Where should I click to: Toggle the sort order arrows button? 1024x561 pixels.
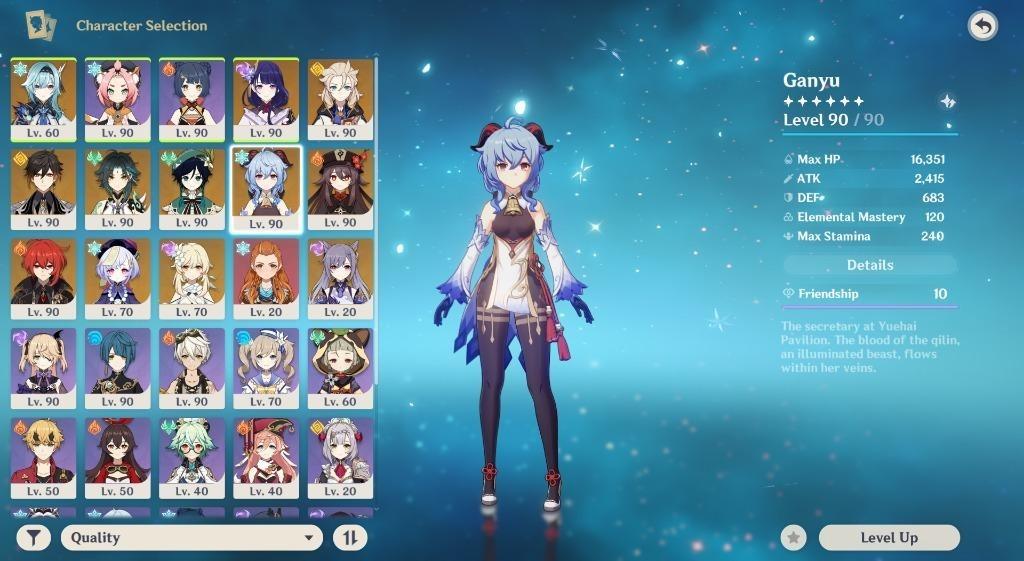[x=350, y=538]
